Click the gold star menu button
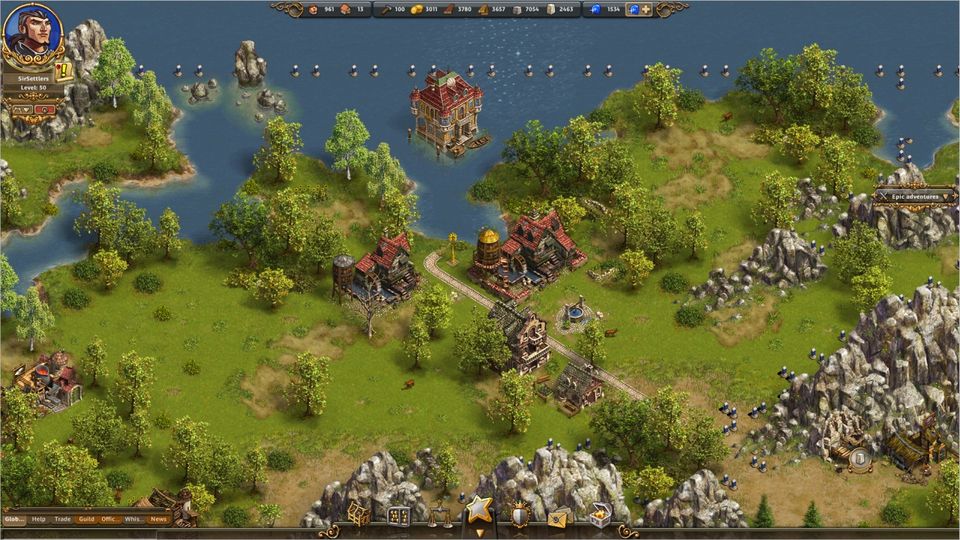Viewport: 960px width, 540px height. click(x=479, y=512)
